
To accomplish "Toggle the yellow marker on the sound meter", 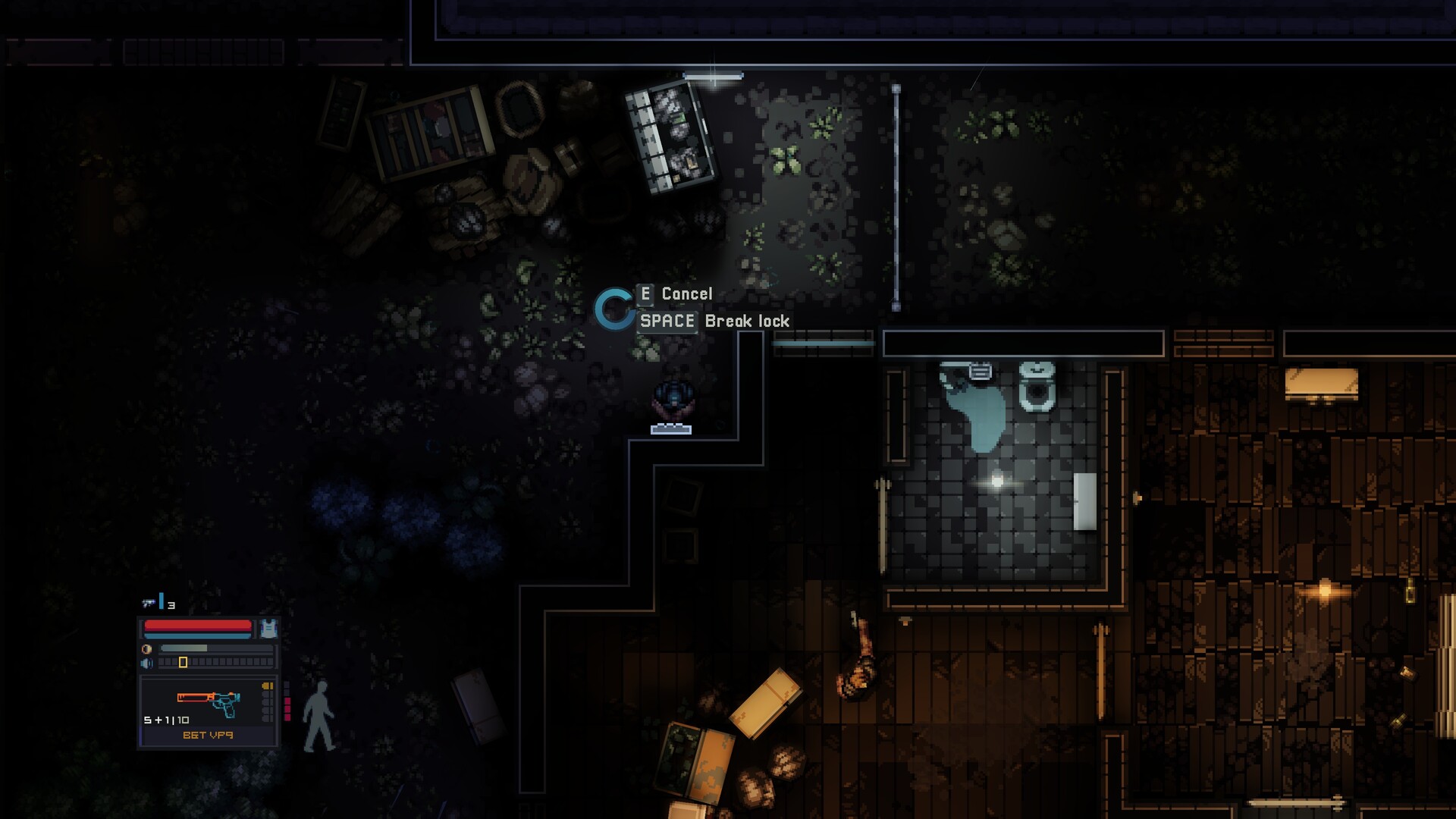I will pyautogui.click(x=182, y=662).
